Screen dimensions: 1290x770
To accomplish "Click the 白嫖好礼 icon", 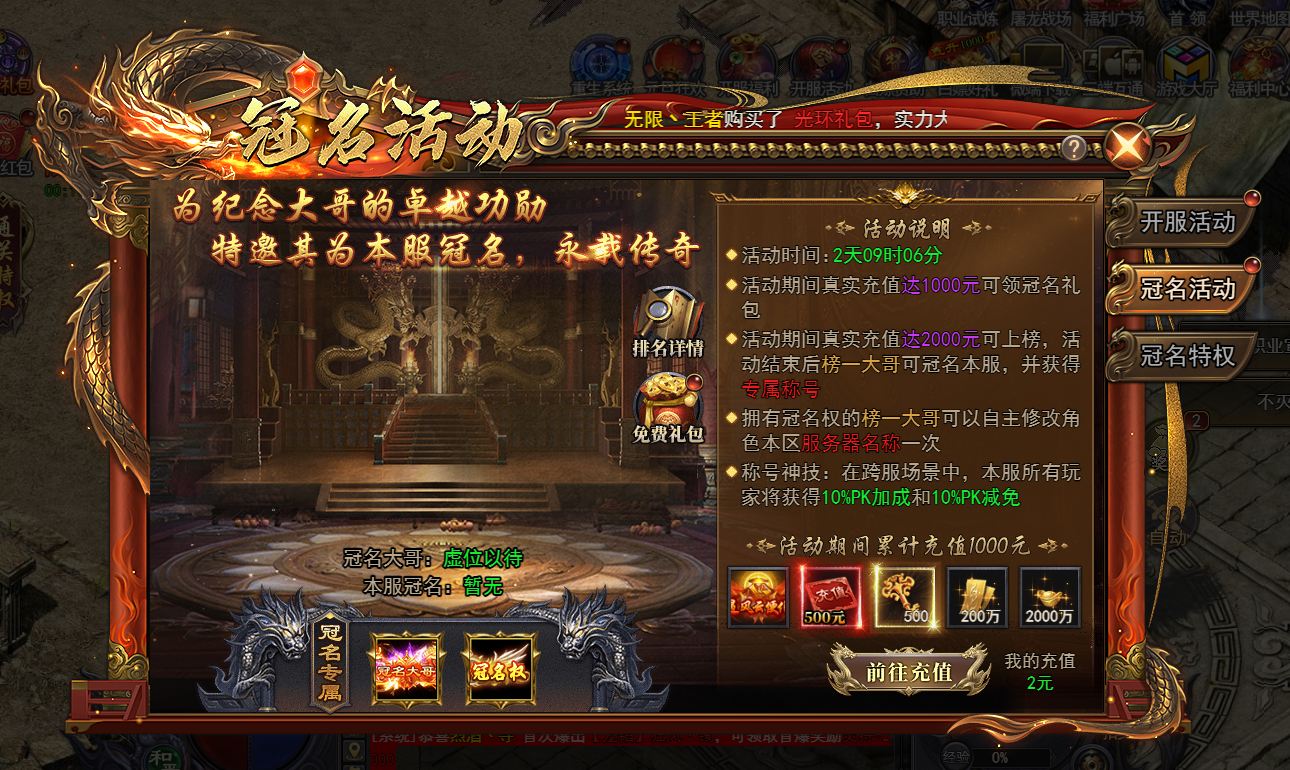I will [x=961, y=60].
